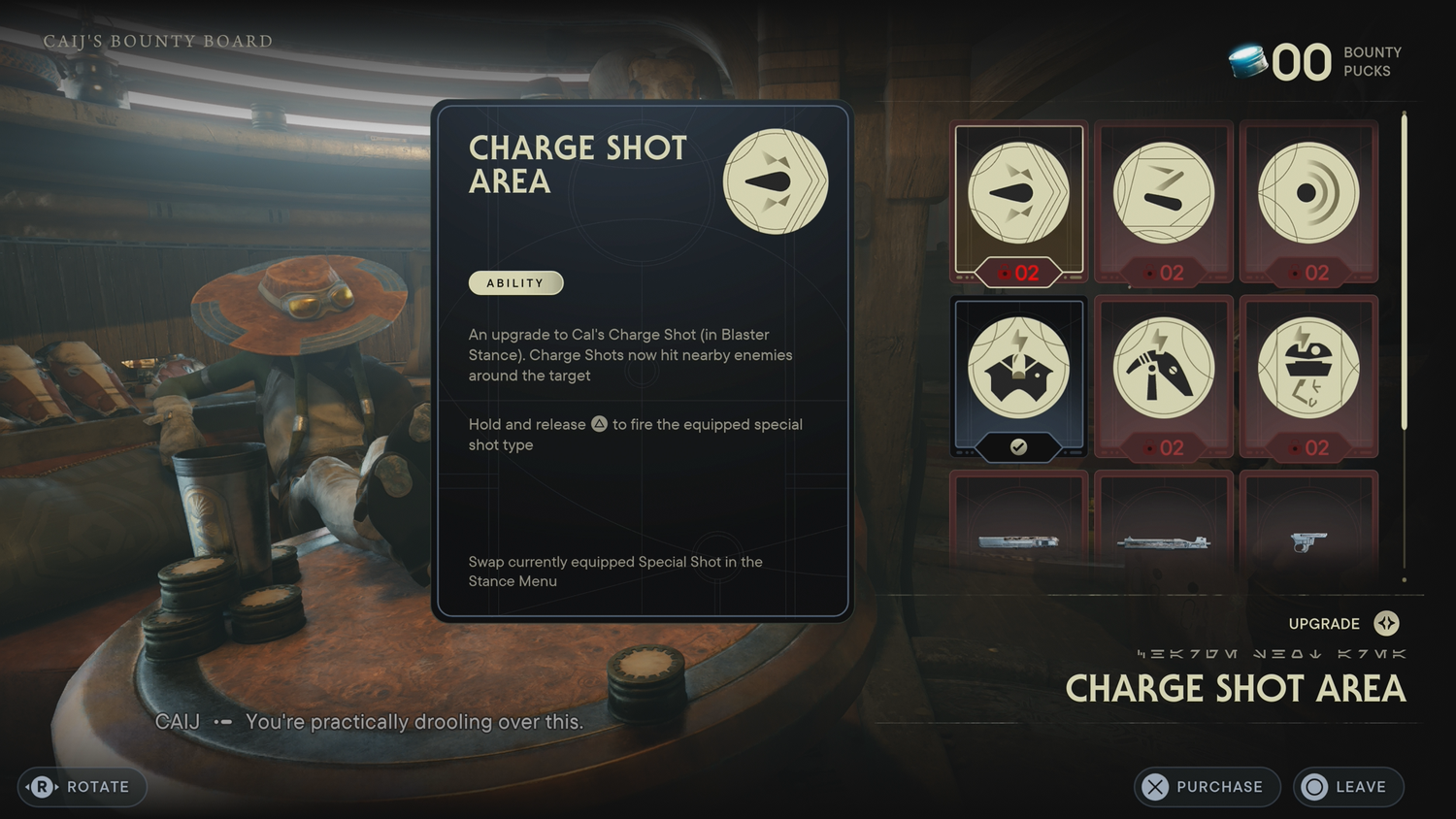The height and width of the screenshot is (819, 1456).
Task: Choose the blaster with lightning ability tile
Action: tap(1163, 376)
